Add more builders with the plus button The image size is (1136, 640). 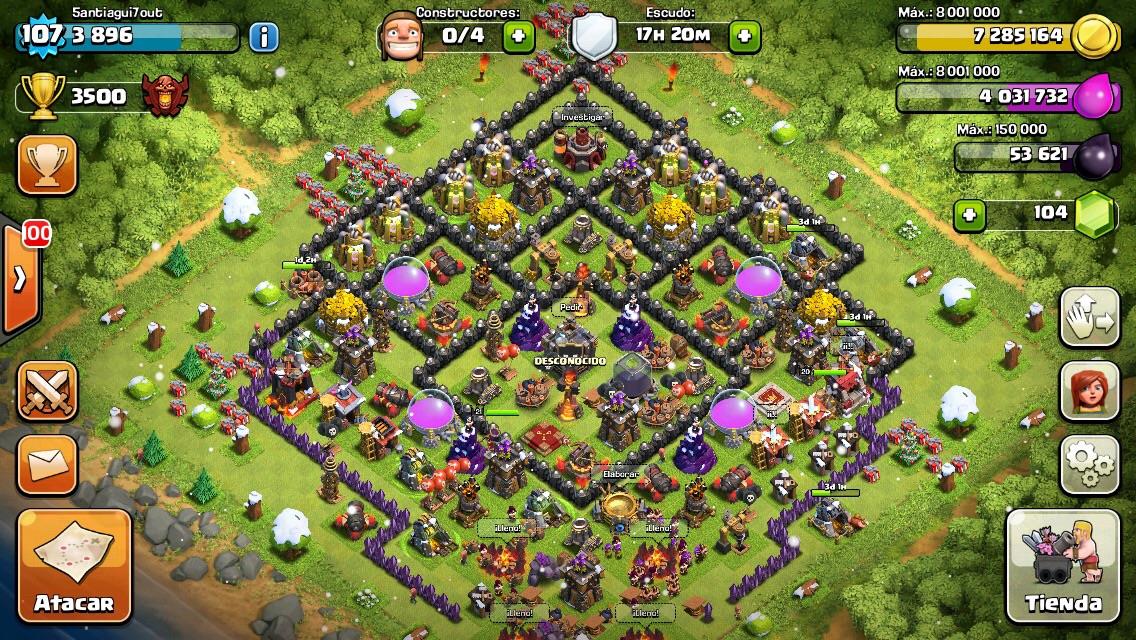coord(518,37)
